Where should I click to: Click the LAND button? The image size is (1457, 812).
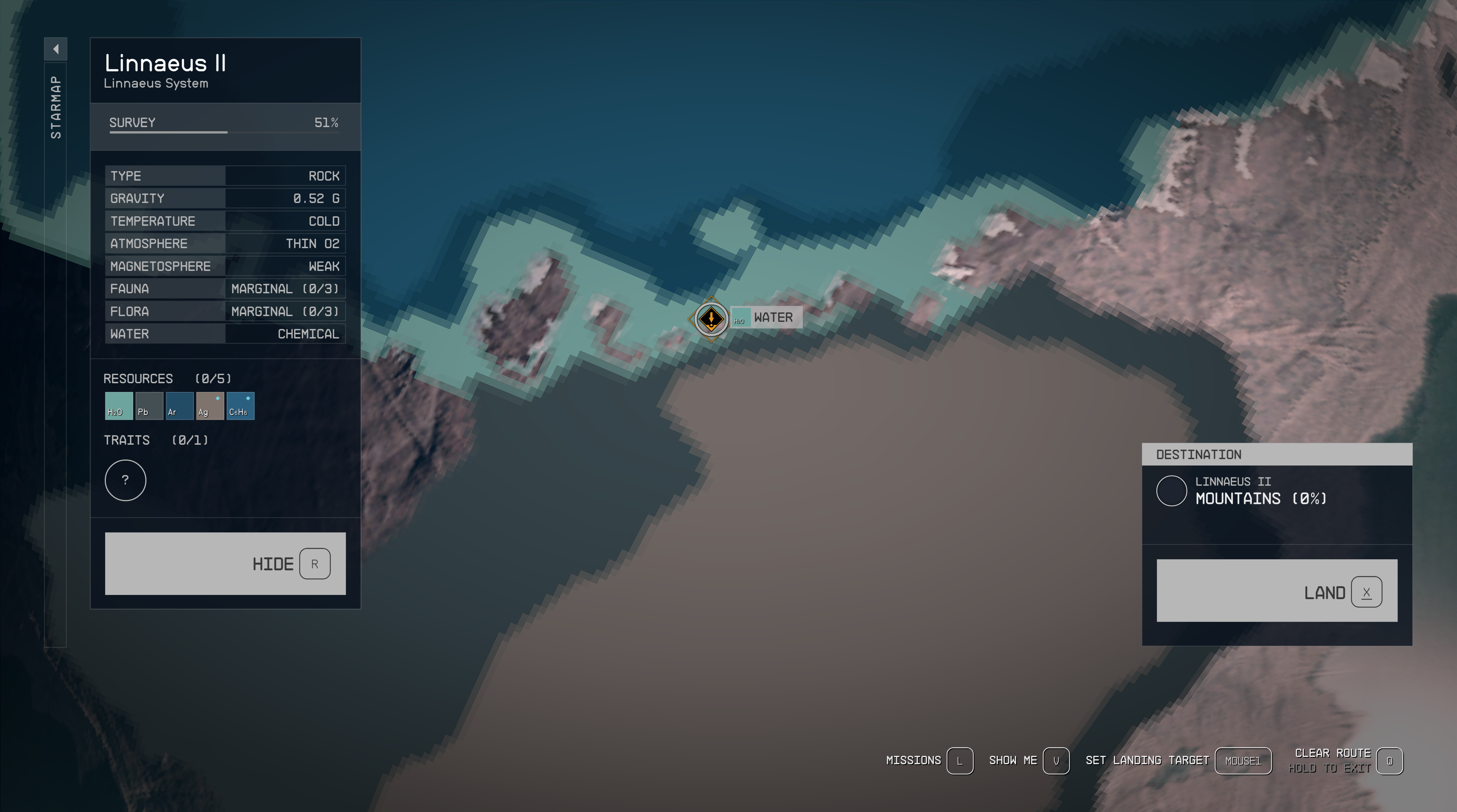click(1276, 591)
